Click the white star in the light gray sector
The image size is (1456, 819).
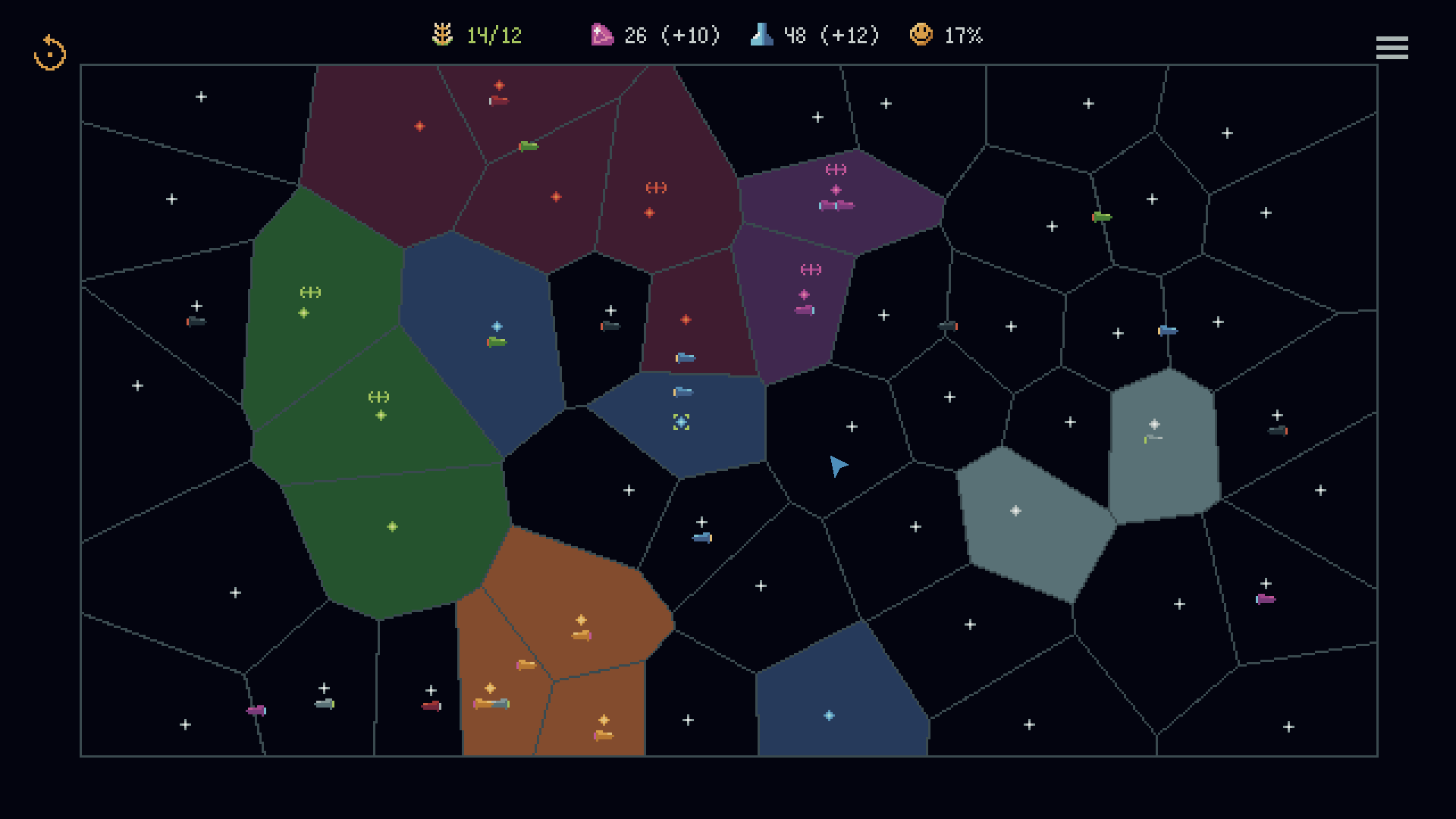pos(1155,423)
